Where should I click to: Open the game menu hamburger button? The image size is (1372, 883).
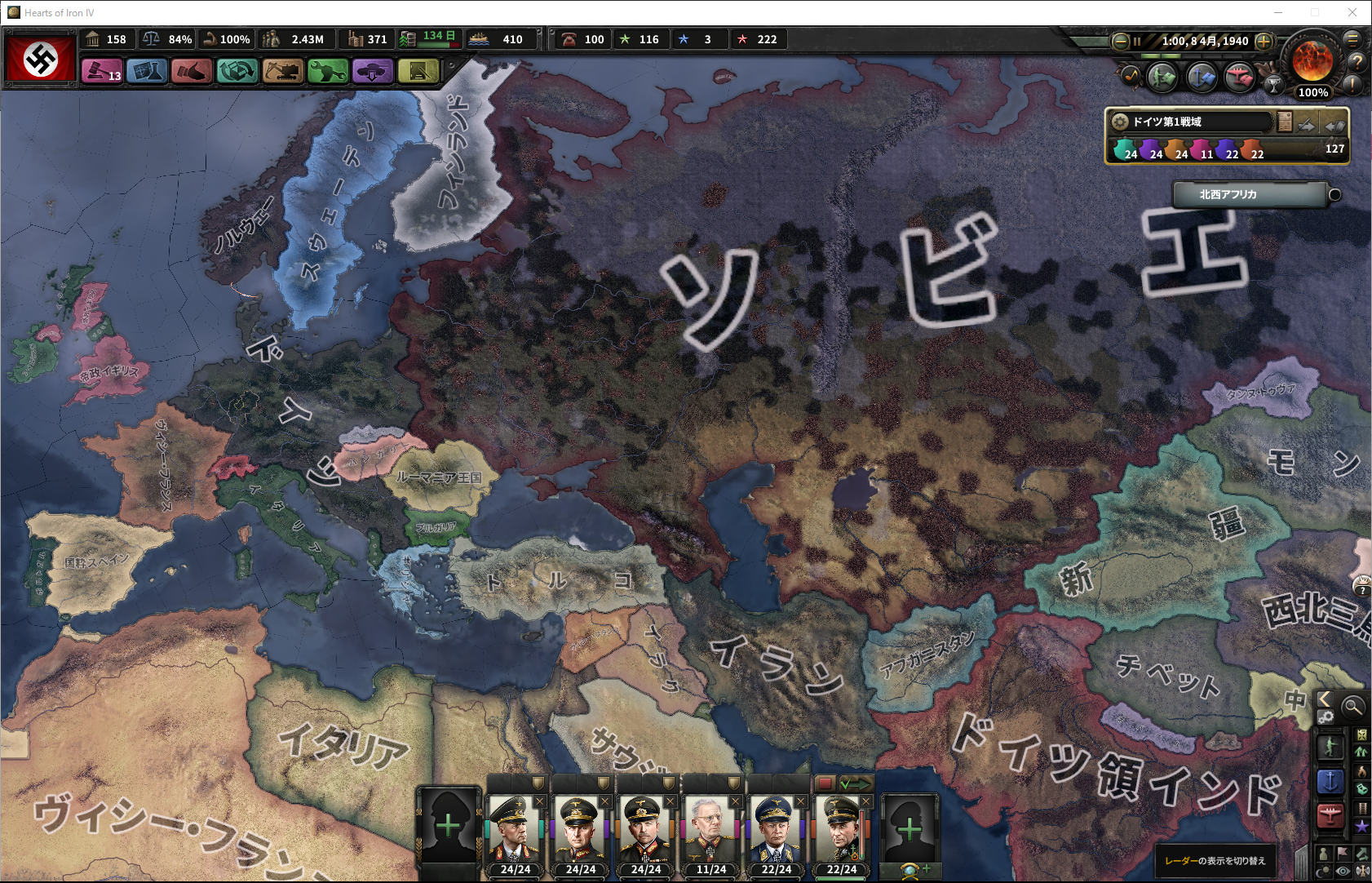[1352, 38]
